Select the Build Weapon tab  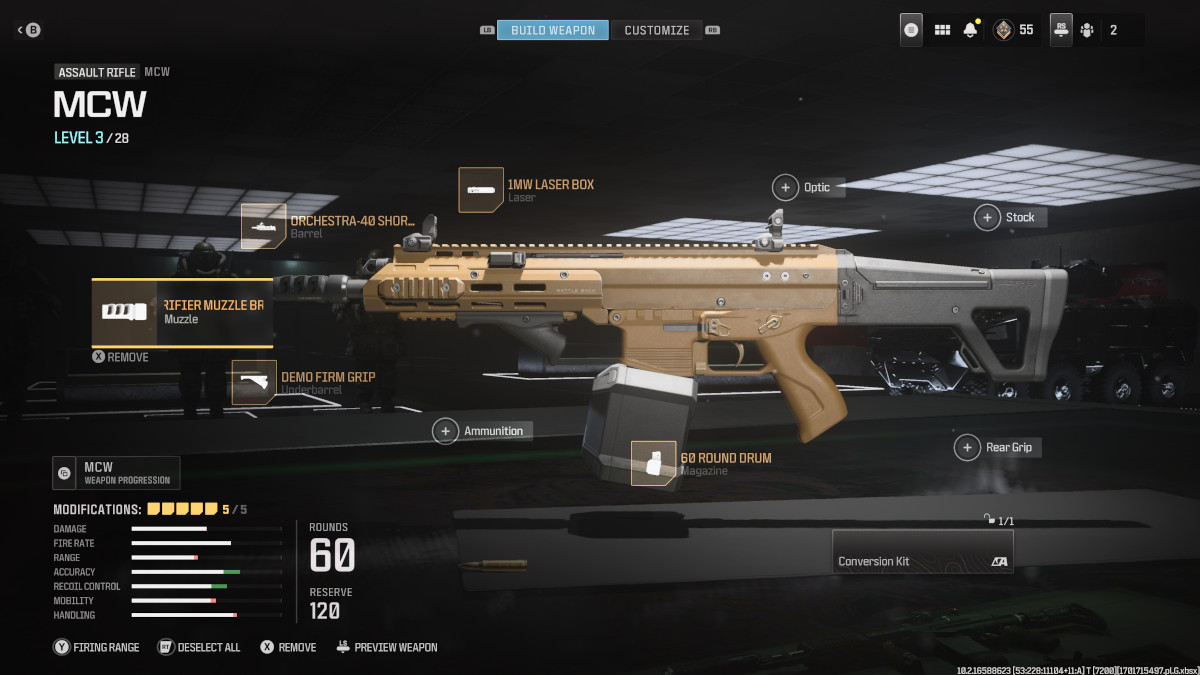(x=552, y=30)
